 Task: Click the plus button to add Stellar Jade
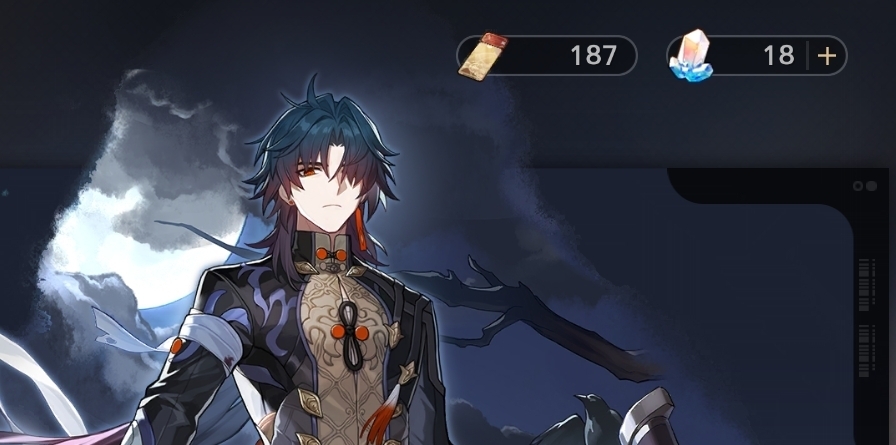pos(827,56)
